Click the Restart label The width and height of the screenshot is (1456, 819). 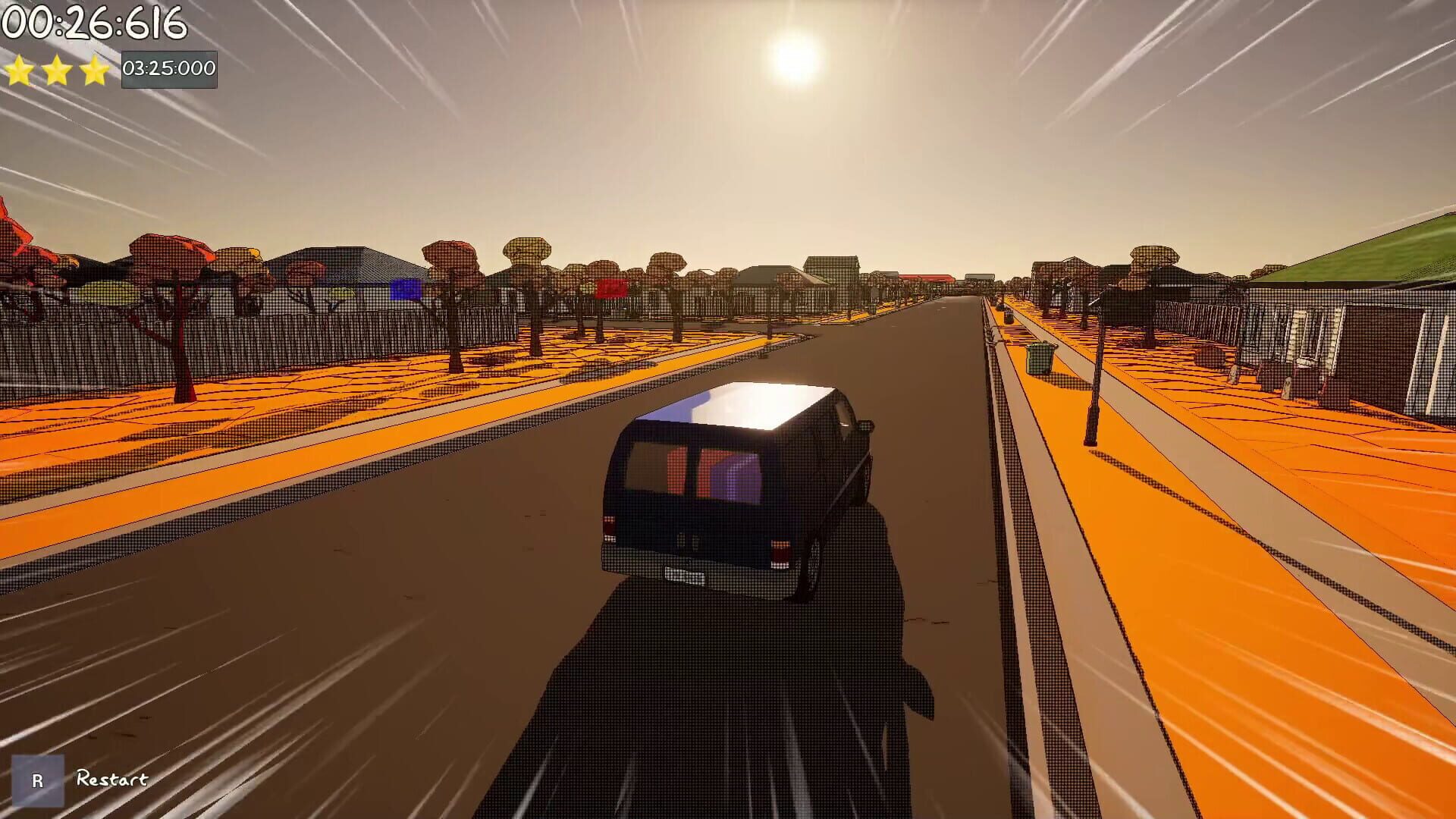(x=111, y=778)
